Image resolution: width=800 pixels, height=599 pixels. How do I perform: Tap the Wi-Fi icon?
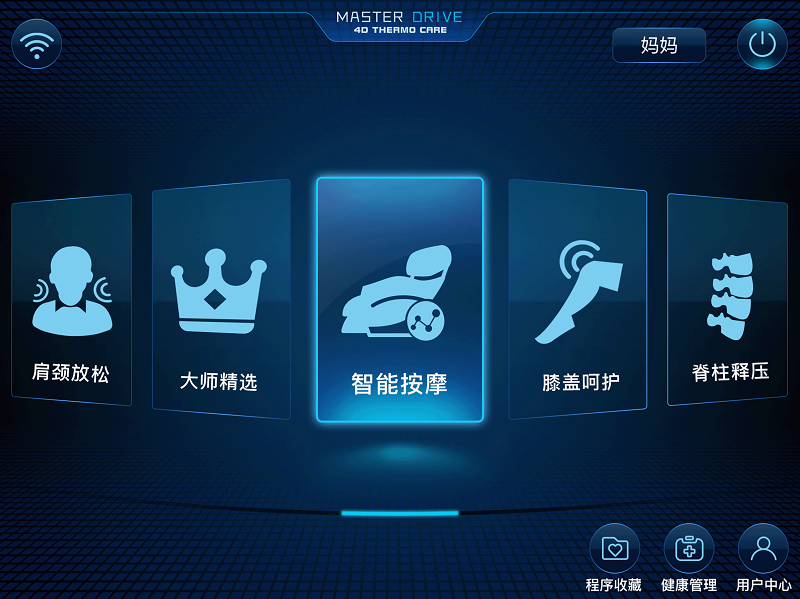(37, 44)
